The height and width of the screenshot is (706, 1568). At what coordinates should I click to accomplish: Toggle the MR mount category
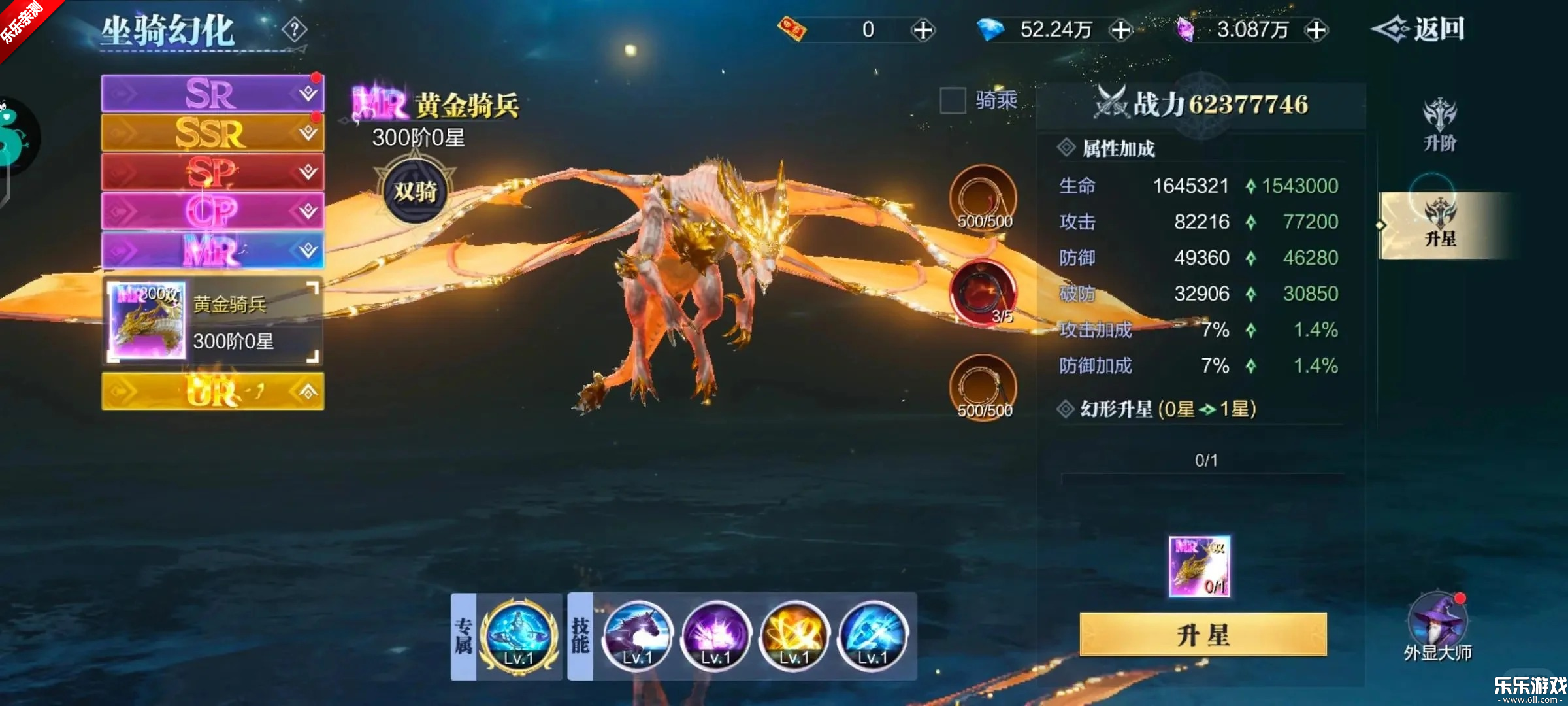point(212,250)
